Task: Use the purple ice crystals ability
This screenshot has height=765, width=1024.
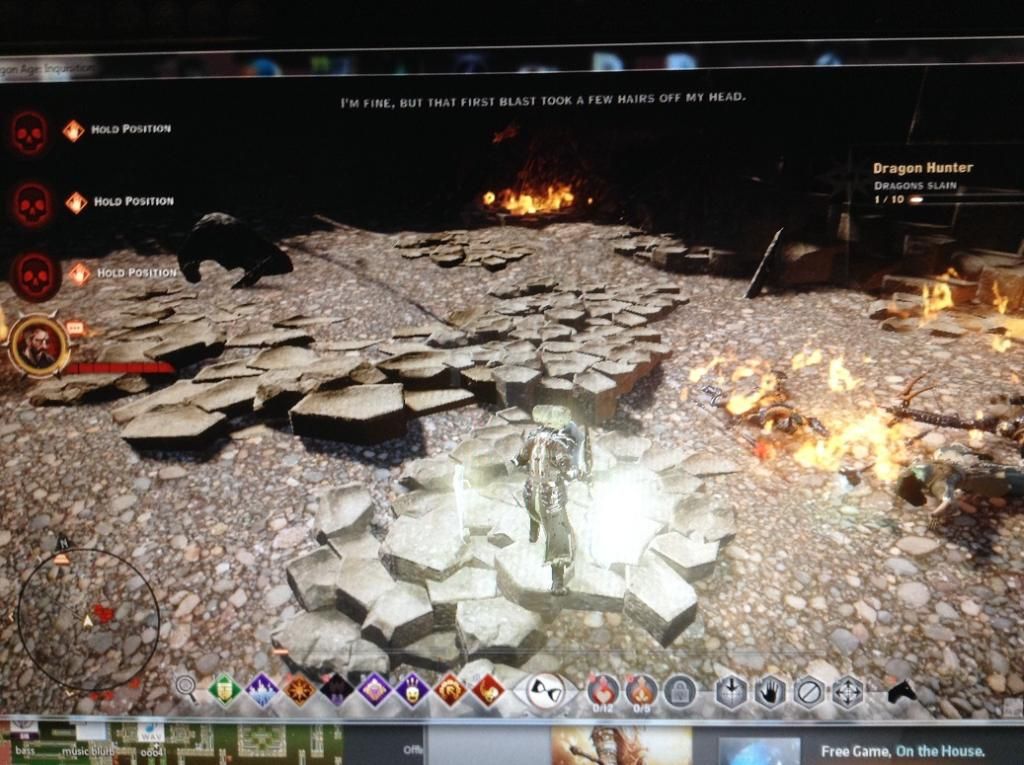Action: click(x=262, y=689)
